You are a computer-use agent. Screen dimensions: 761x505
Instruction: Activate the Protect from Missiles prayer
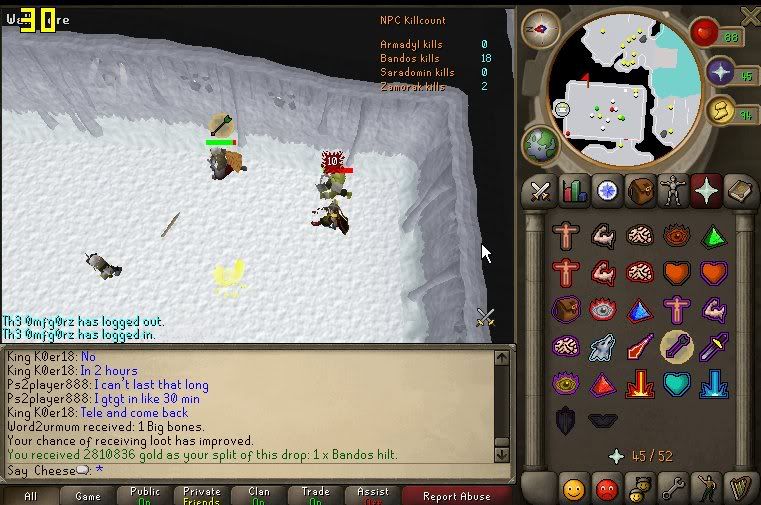[x=676, y=347]
